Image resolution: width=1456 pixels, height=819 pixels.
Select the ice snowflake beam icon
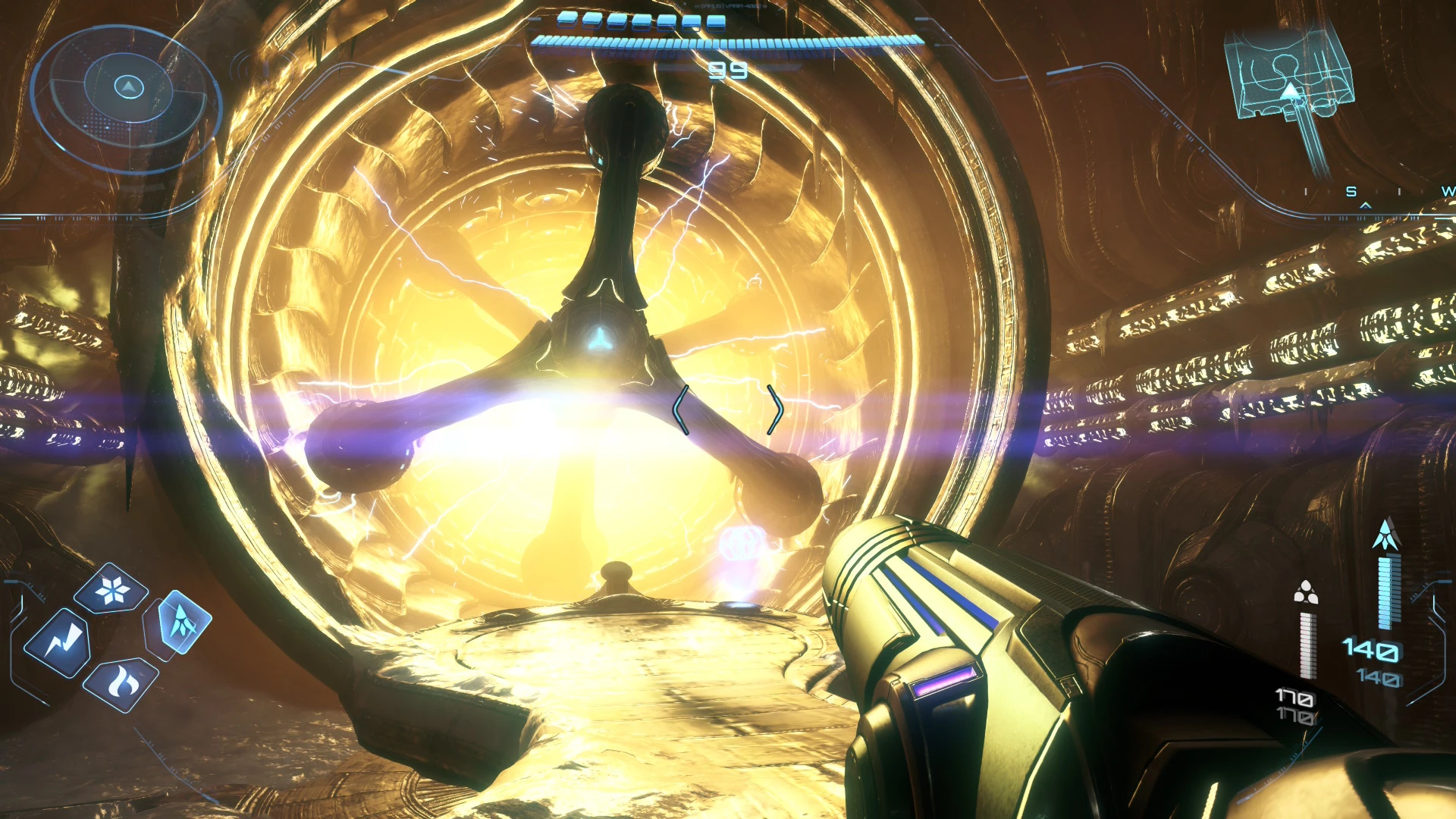pos(112,589)
